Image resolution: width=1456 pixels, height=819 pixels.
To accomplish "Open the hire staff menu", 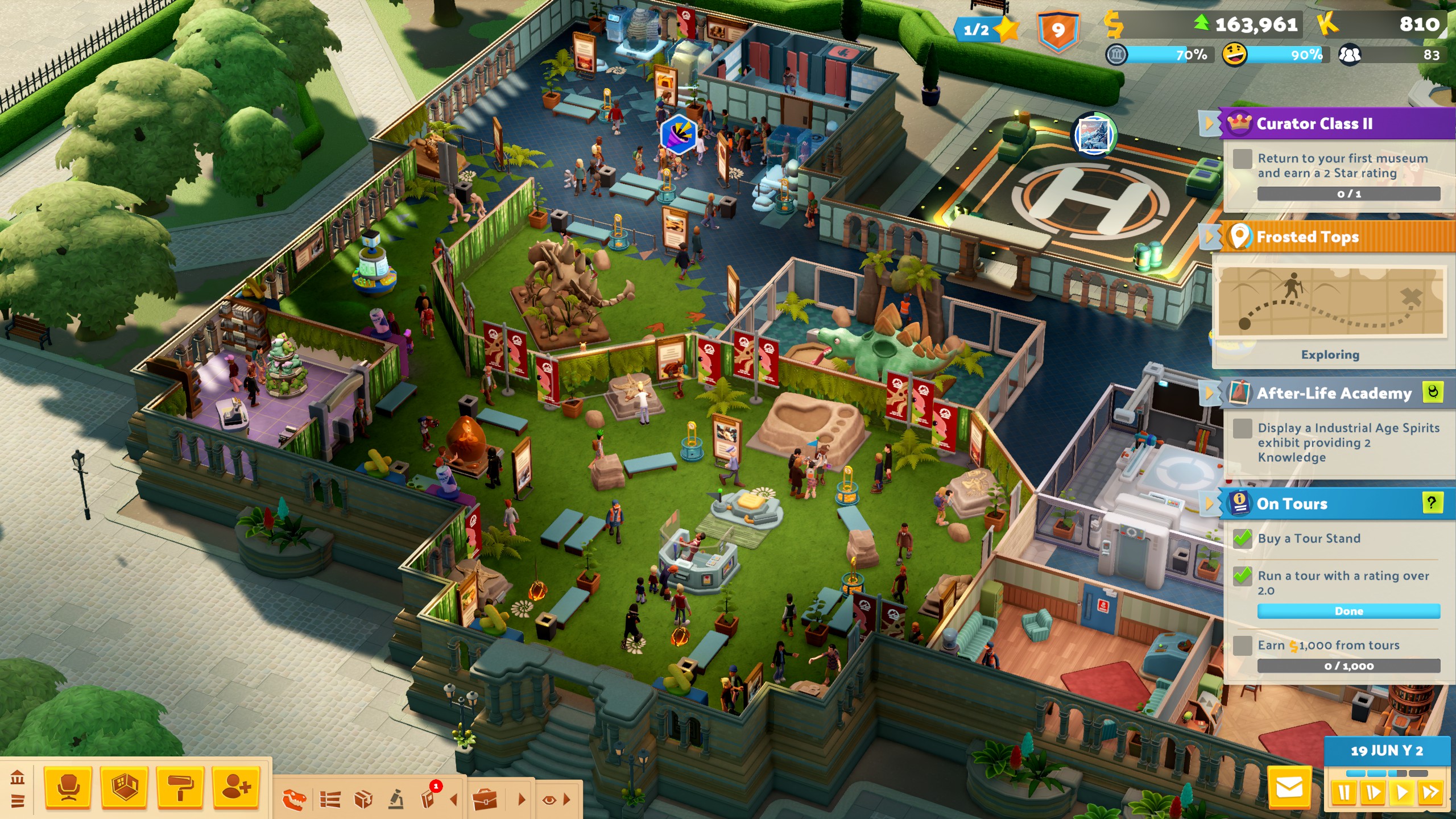I will click(236, 788).
